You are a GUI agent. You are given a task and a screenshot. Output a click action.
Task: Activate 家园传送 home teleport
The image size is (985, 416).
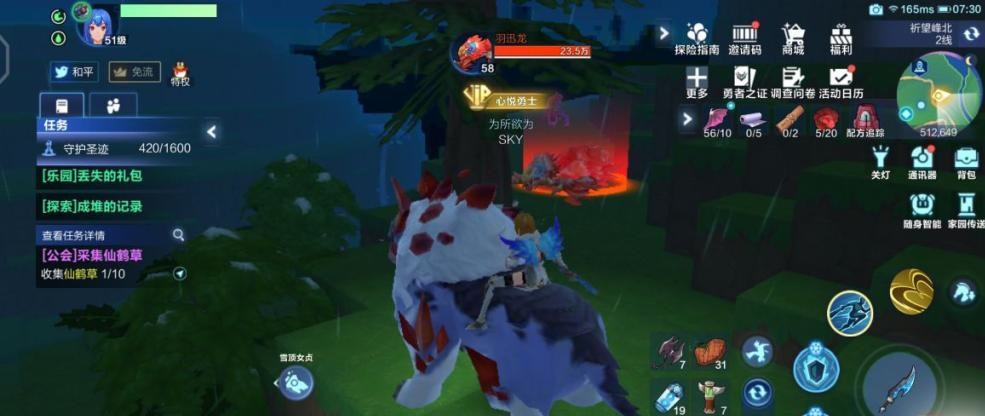[x=965, y=207]
